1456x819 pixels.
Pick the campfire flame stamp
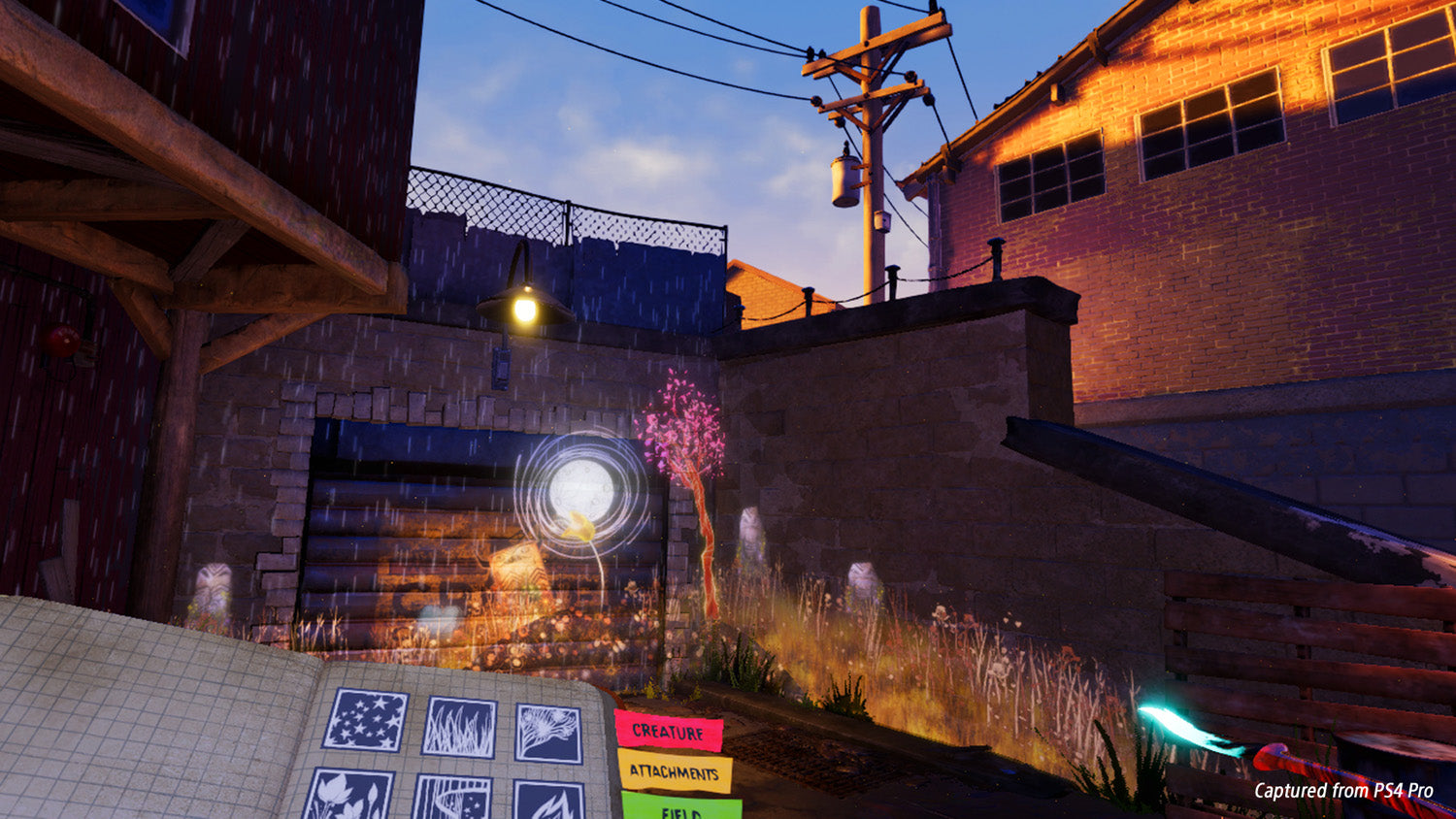[x=548, y=803]
